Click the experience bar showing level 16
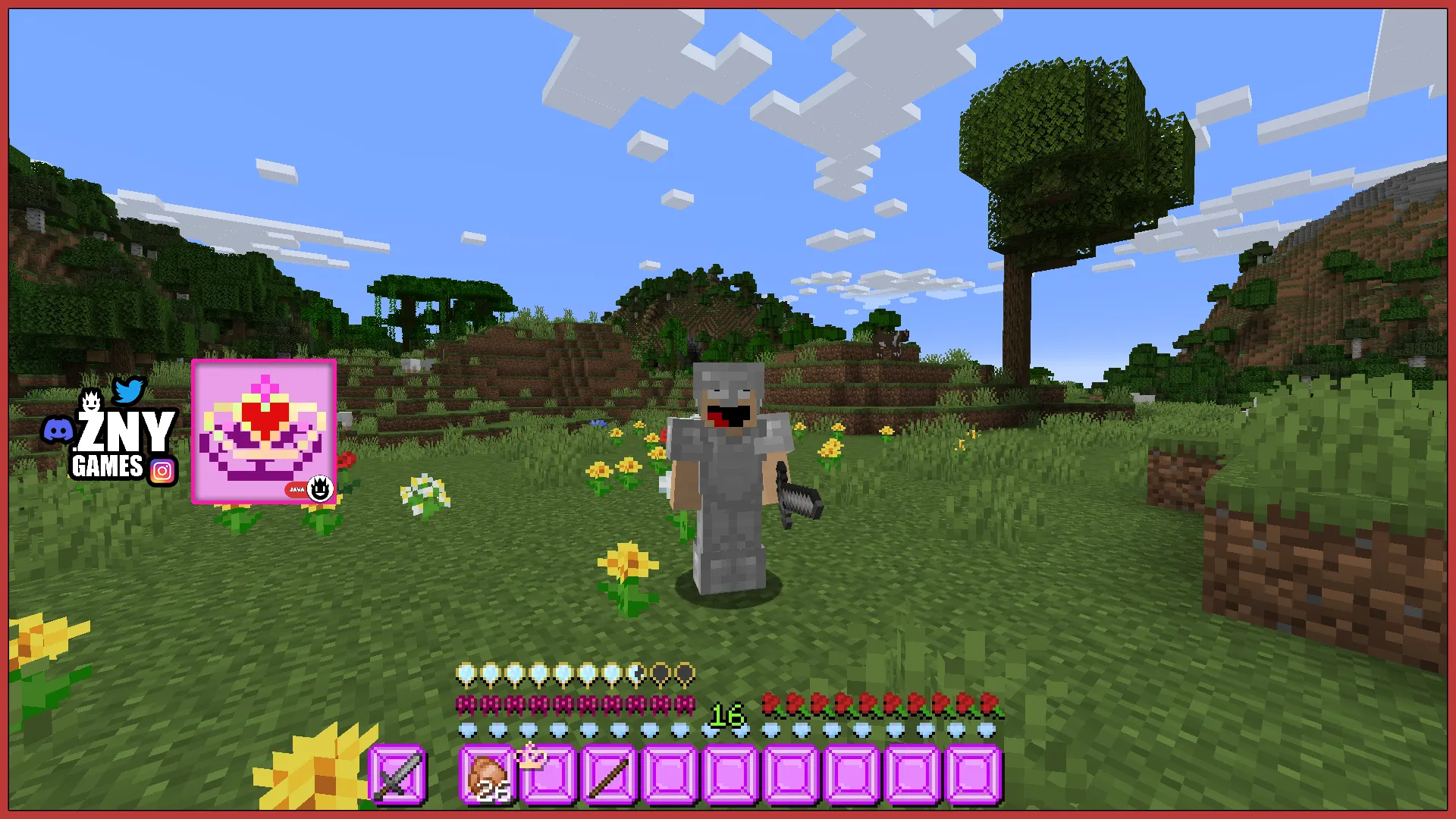Image resolution: width=1456 pixels, height=819 pixels. (727, 714)
